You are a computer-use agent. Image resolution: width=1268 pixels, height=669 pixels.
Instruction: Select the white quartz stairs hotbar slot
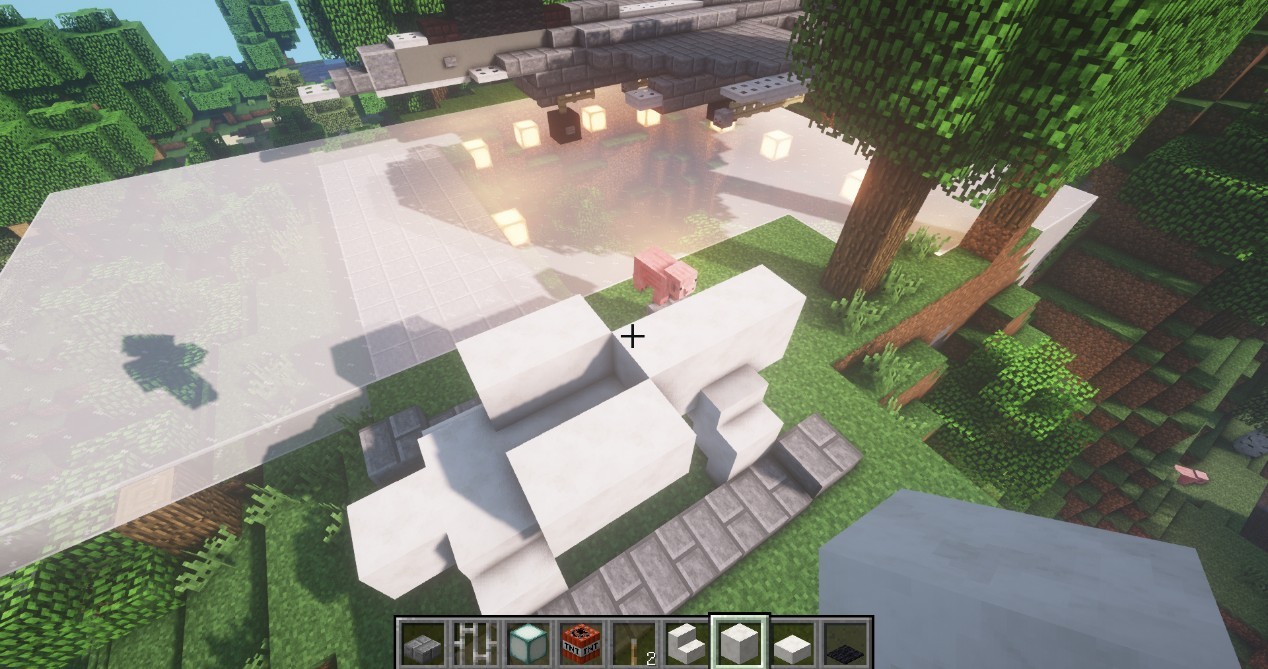click(686, 643)
